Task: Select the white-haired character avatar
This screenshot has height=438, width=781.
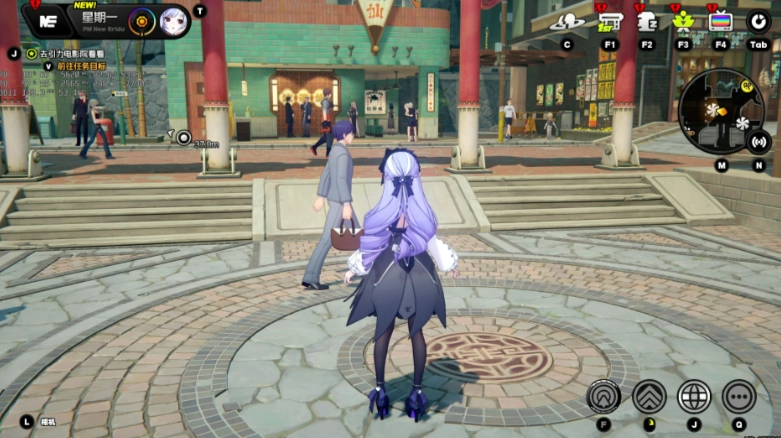Action: pyautogui.click(x=173, y=20)
